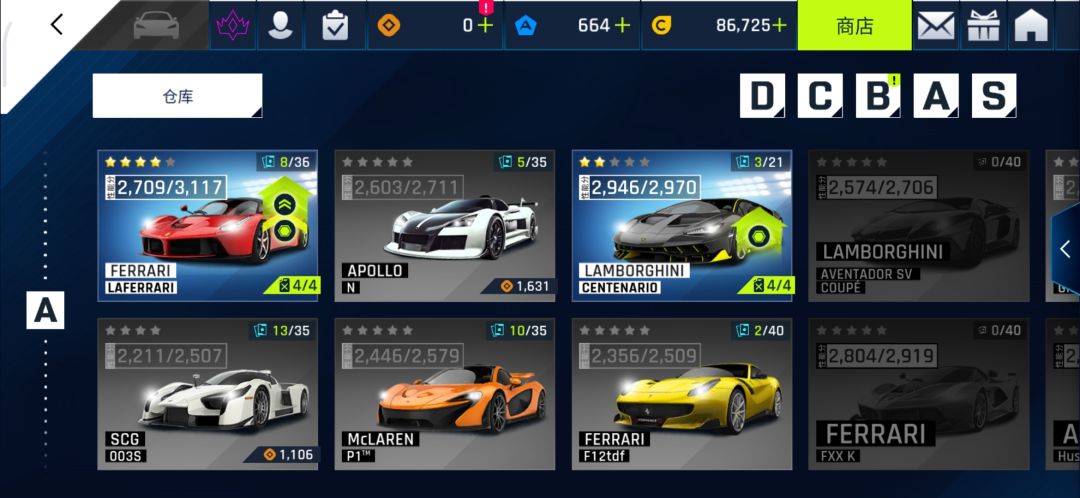Viewport: 1080px width, 498px height.
Task: Select the Ferrari F12tdf card
Action: [681, 393]
